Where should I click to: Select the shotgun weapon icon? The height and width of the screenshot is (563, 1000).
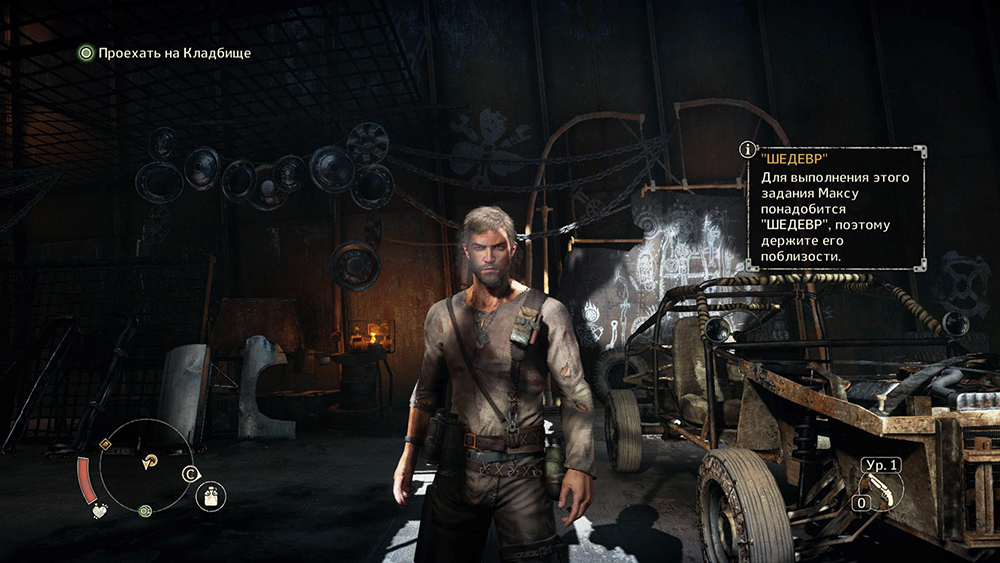point(880,489)
